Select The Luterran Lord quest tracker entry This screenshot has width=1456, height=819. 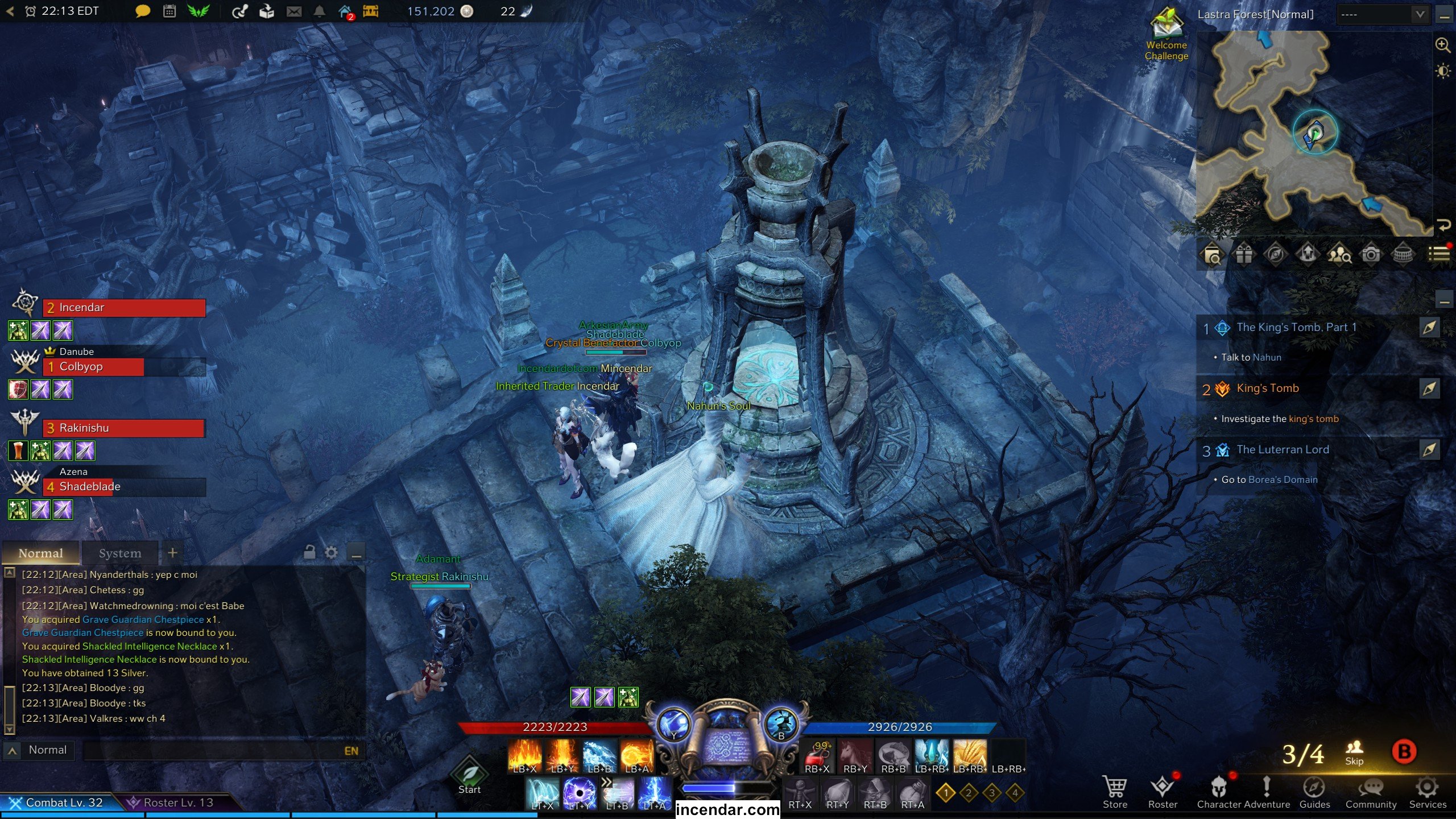point(1283,449)
